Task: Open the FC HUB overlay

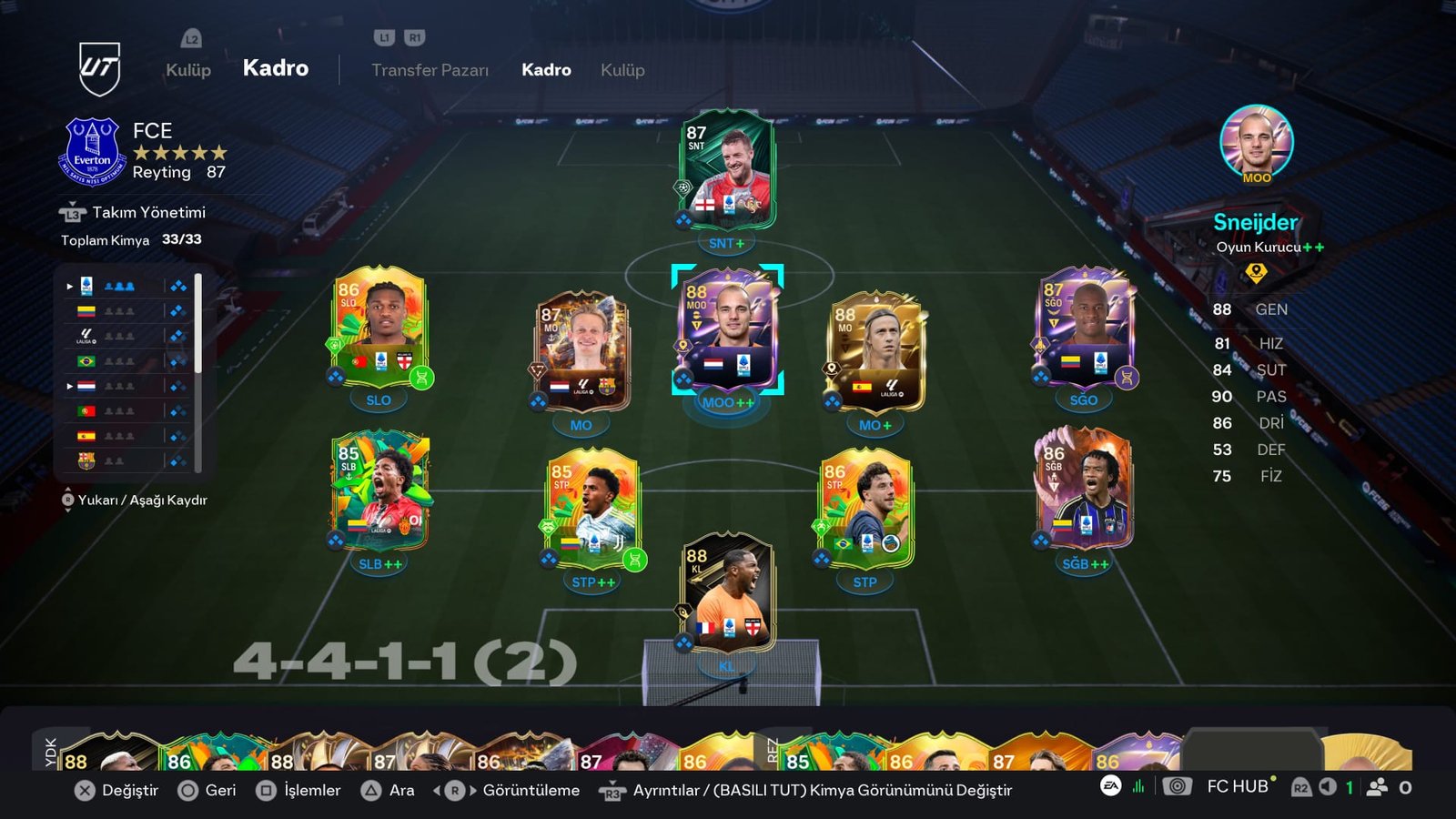Action: 1236,787
